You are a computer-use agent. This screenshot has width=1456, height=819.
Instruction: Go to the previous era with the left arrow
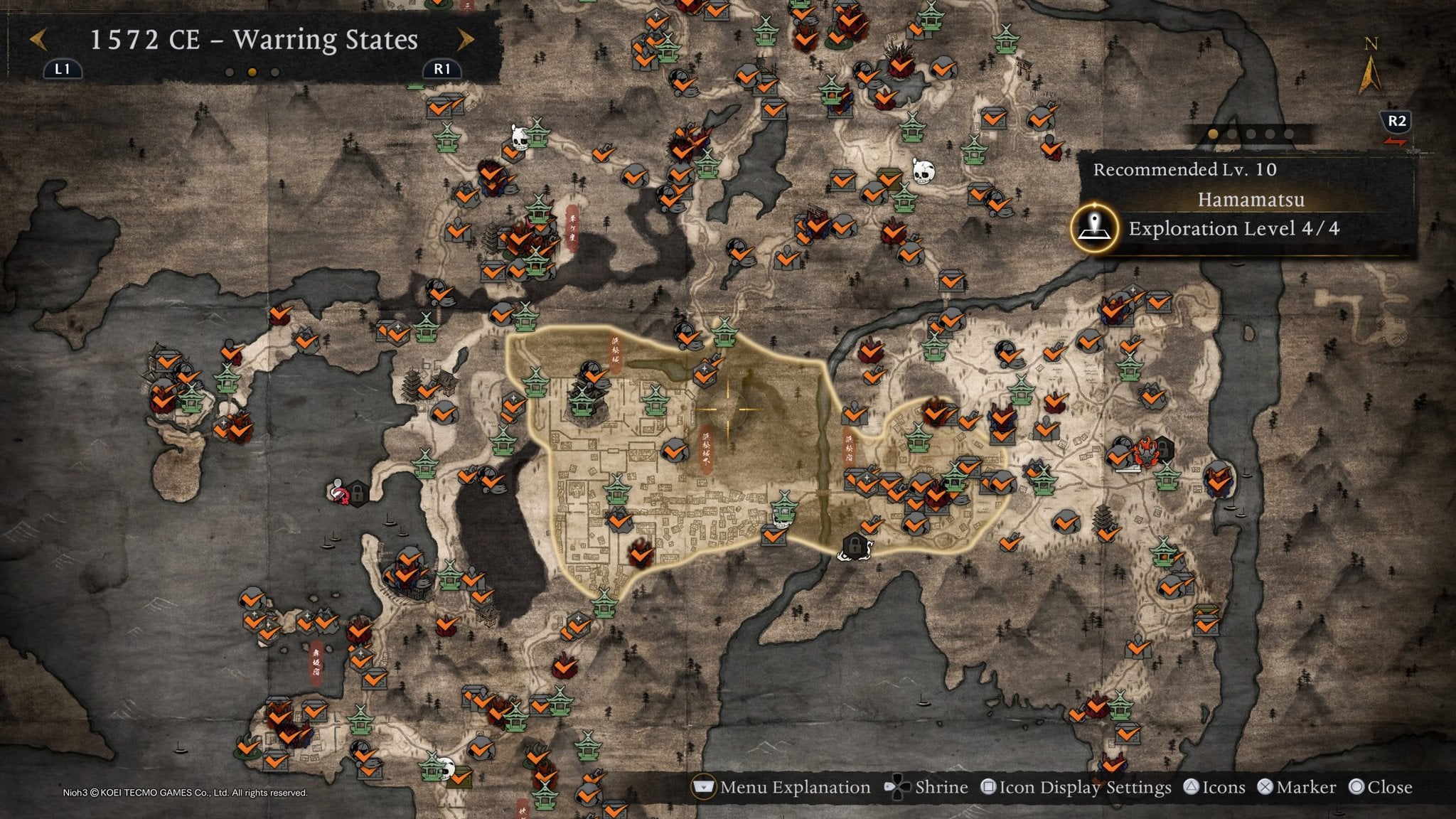[x=38, y=40]
